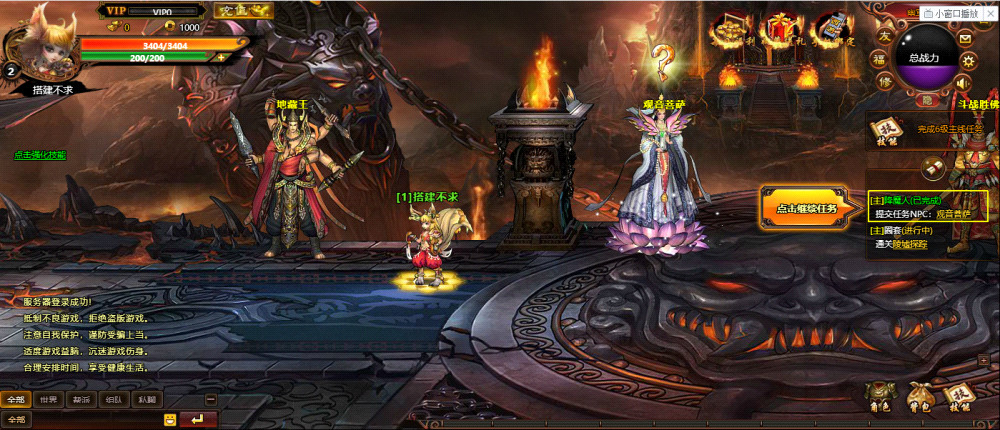Switch chat to the 帮派 tab

80,399
